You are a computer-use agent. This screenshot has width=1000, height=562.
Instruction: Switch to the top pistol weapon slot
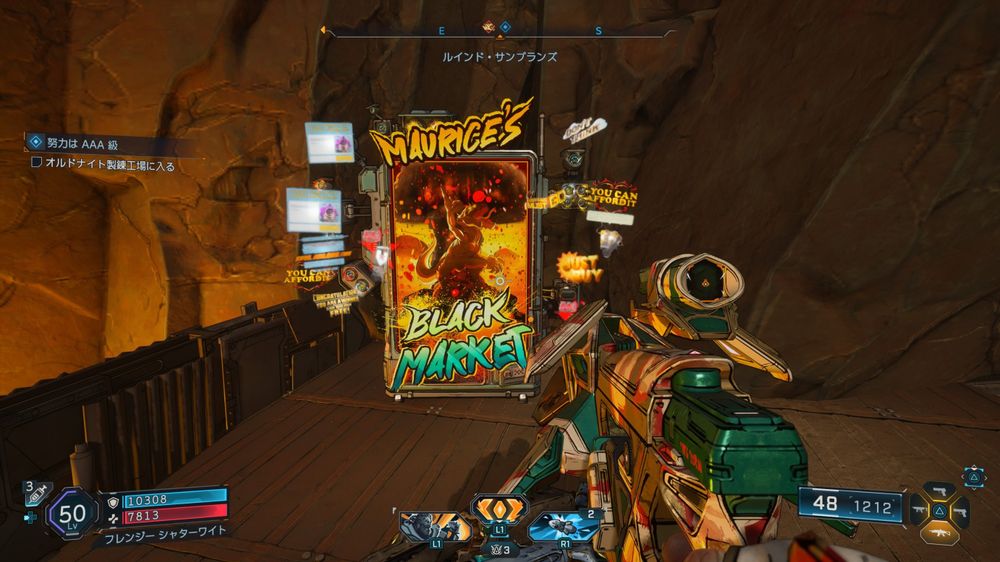(x=939, y=492)
